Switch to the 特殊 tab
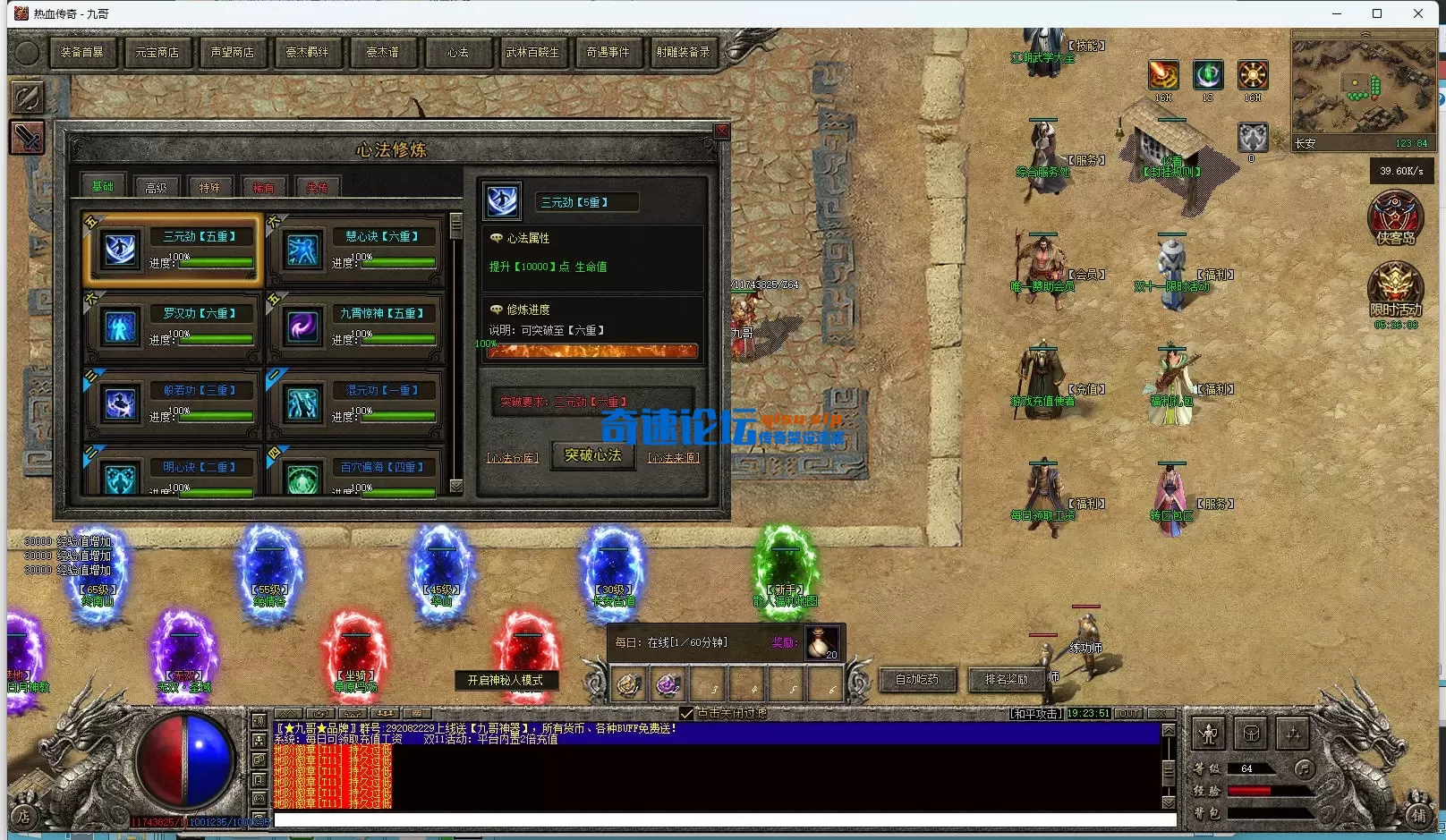This screenshot has width=1446, height=840. click(x=209, y=188)
